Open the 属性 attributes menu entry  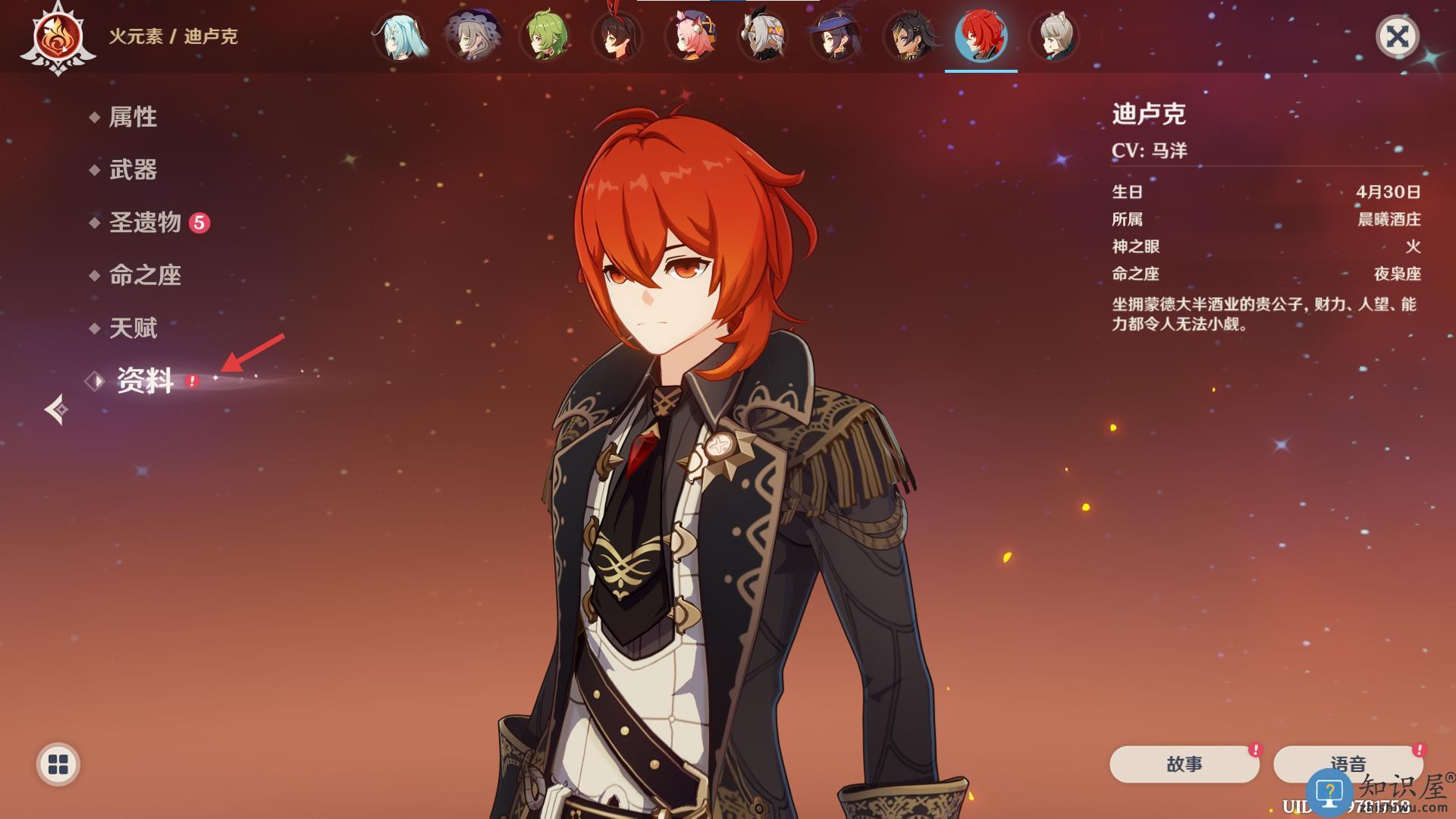133,117
